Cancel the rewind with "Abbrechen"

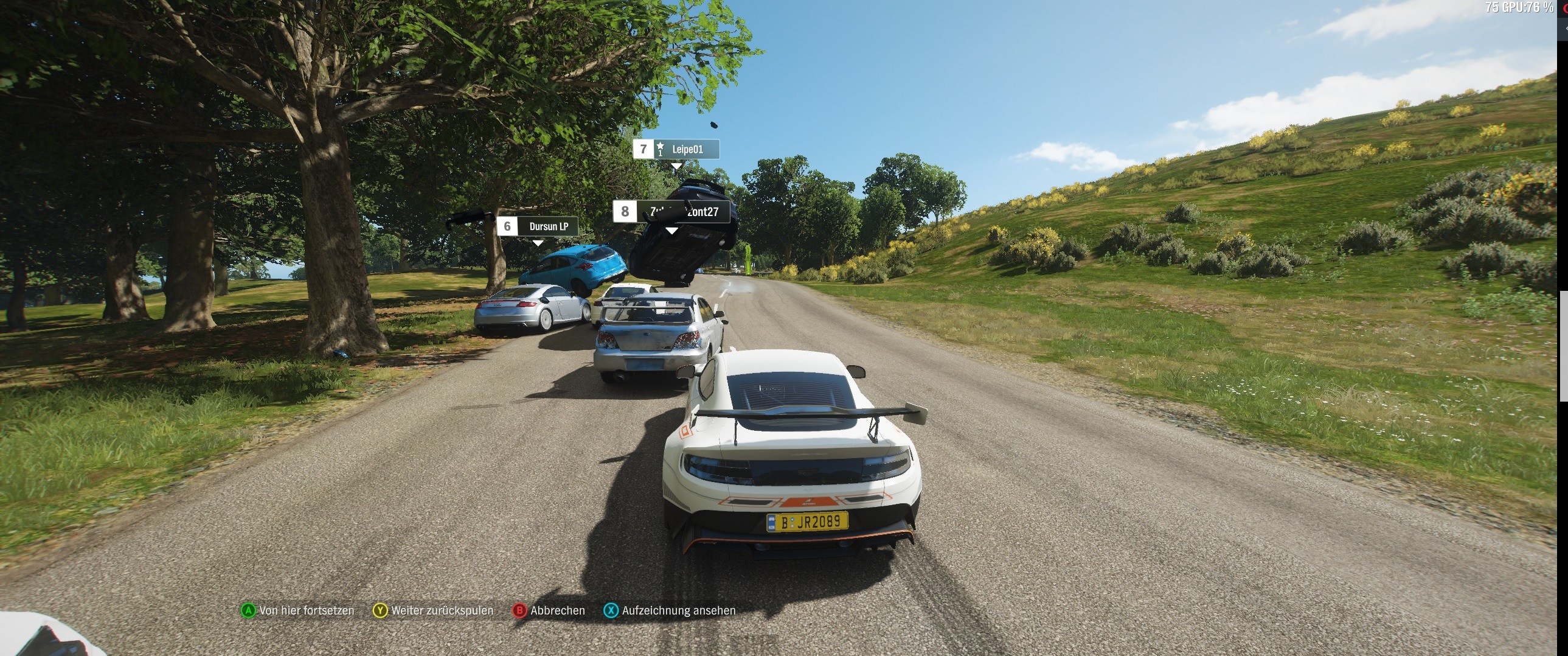[549, 610]
